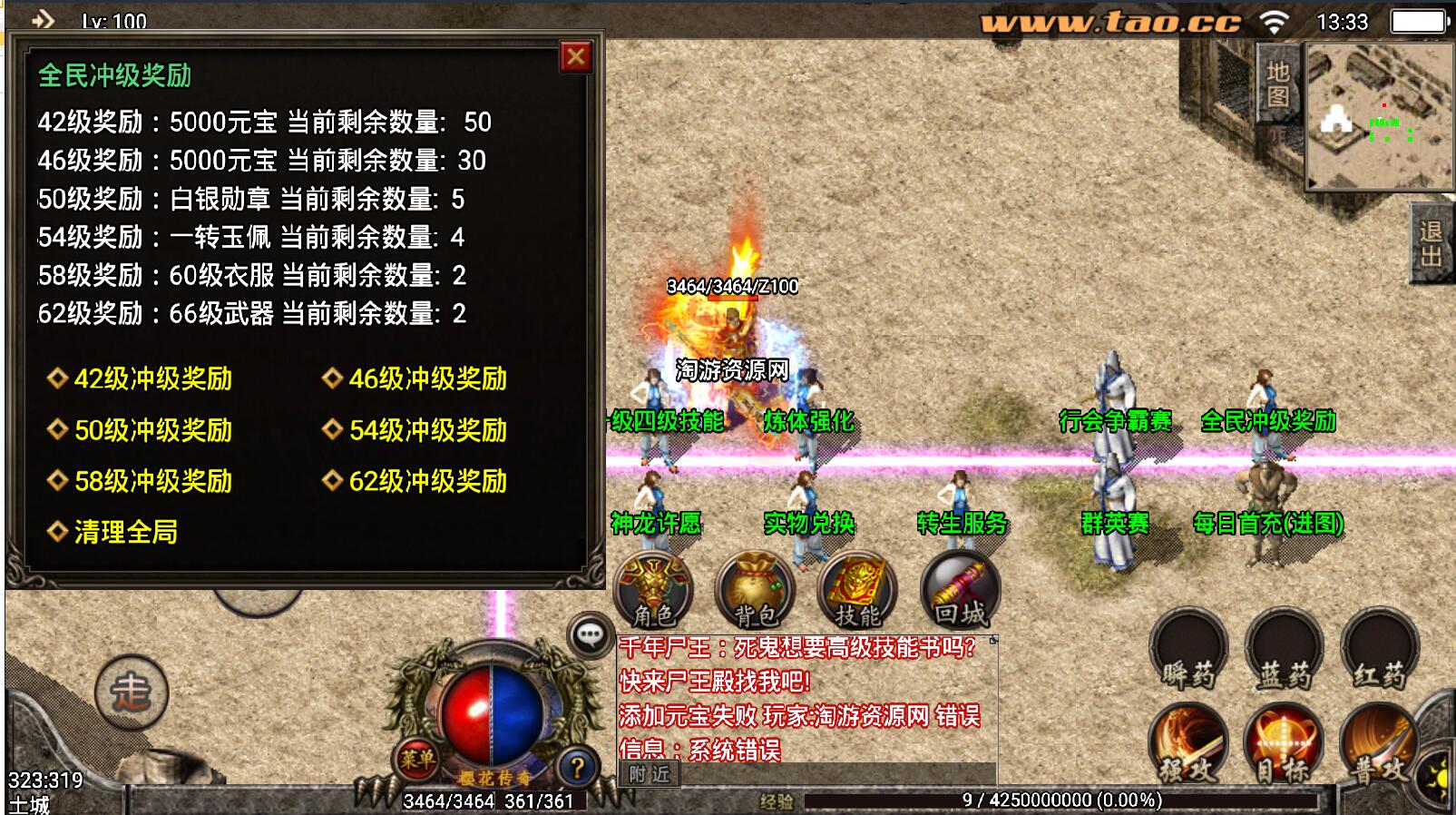Claim the 42级冲级奖励 option
This screenshot has height=815, width=1456.
tap(152, 378)
